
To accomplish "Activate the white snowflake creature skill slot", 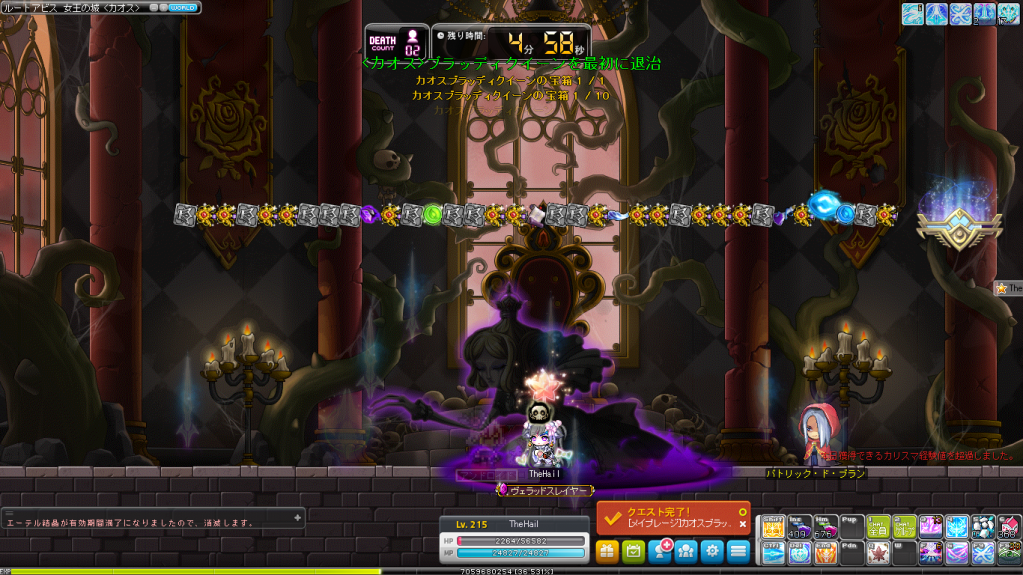I will point(983,527).
